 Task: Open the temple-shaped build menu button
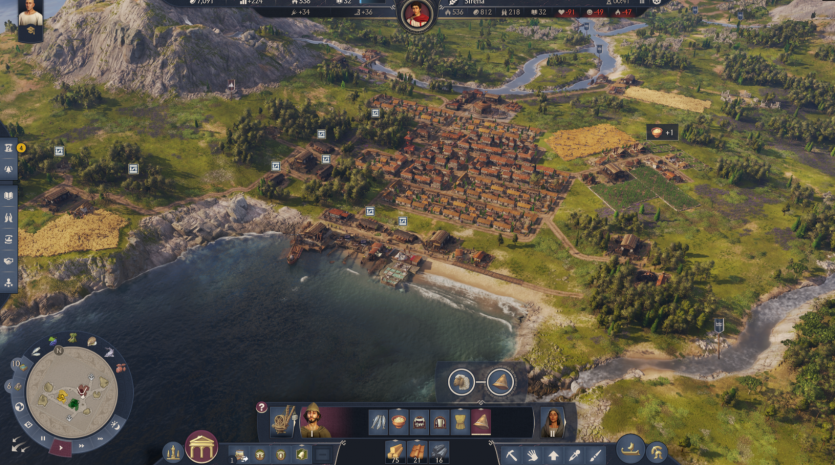pos(201,447)
